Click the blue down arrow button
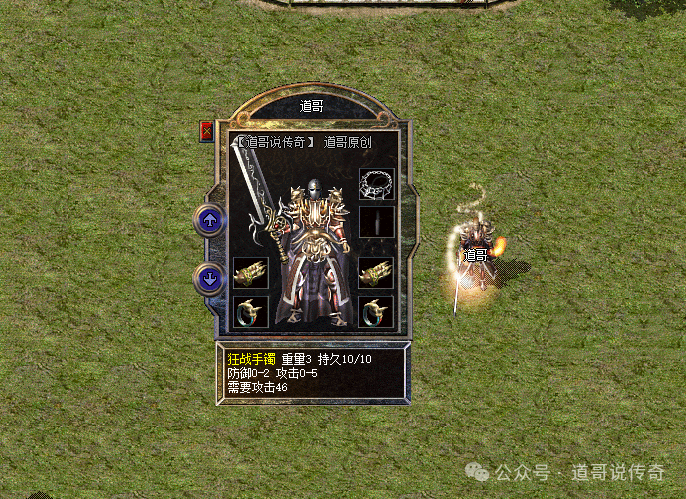686x499 pixels. tap(210, 278)
